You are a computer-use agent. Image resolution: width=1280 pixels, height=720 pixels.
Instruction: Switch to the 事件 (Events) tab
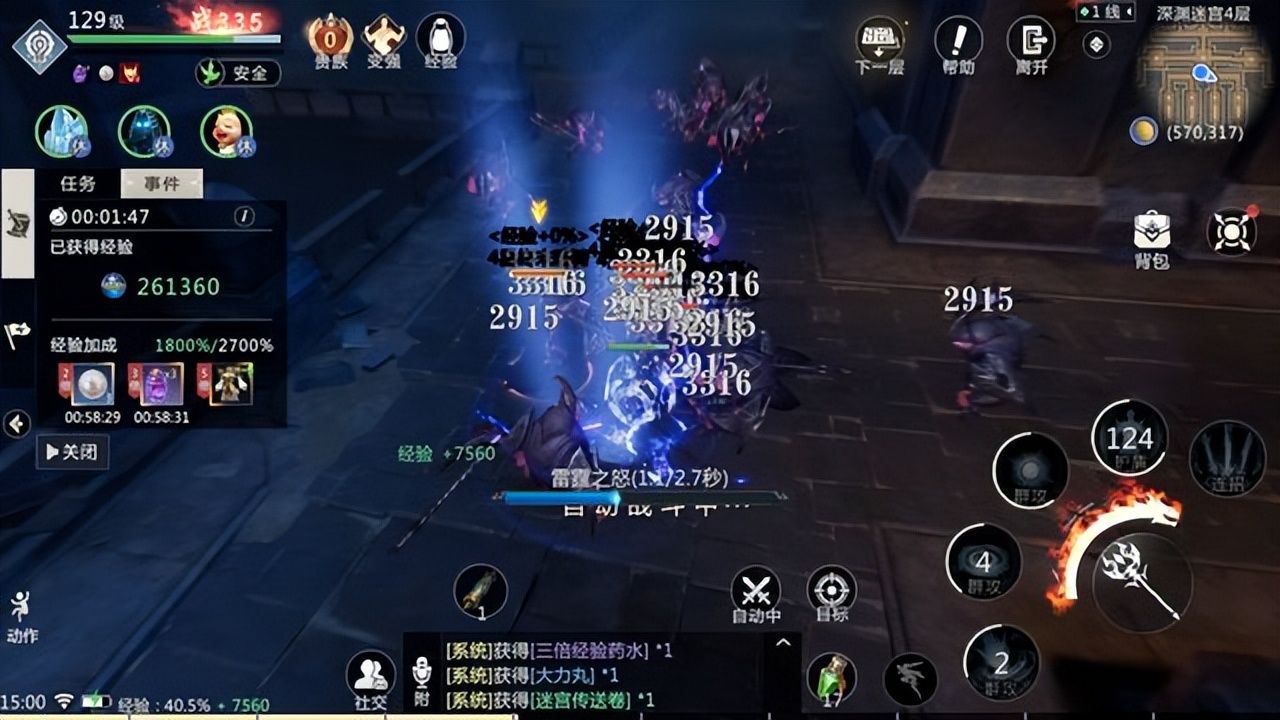[x=161, y=183]
